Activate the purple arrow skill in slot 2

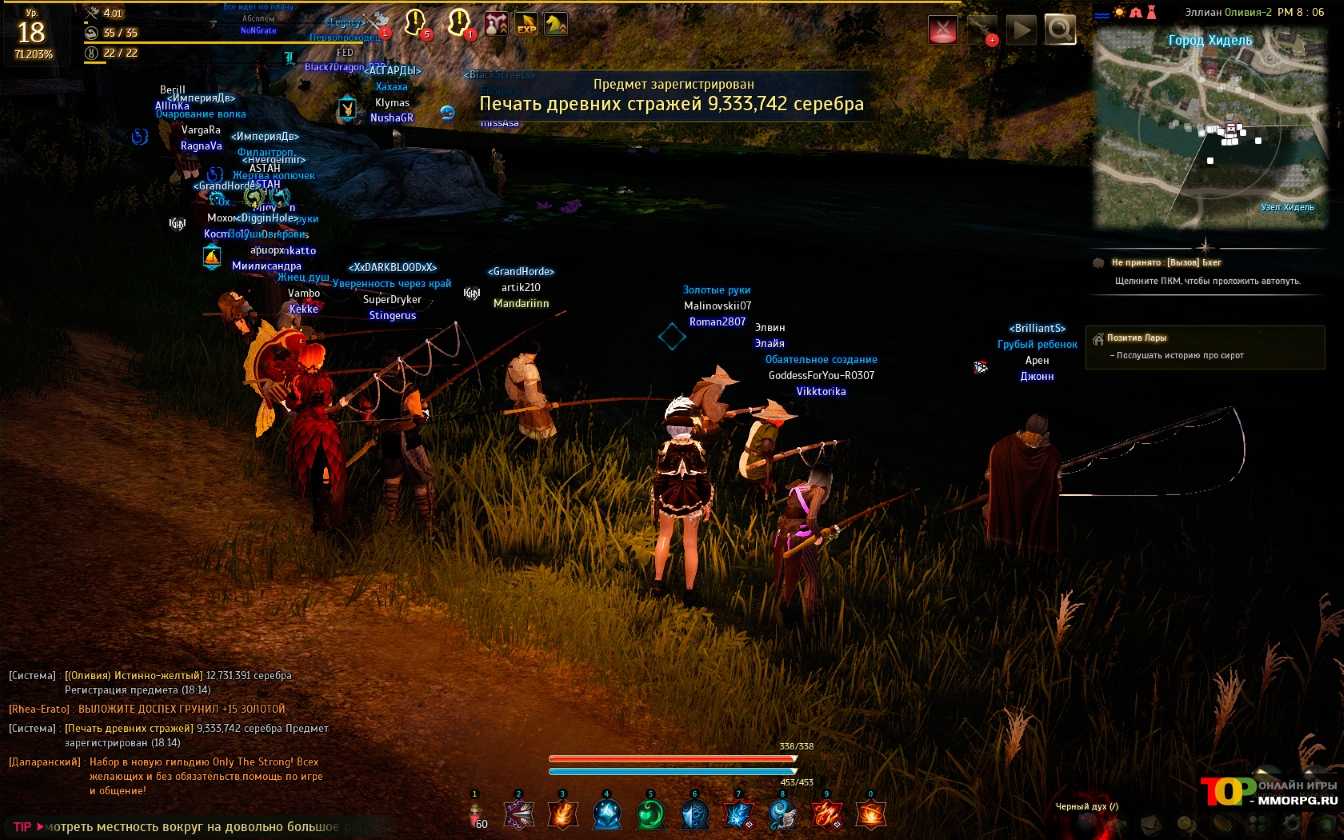click(x=520, y=815)
